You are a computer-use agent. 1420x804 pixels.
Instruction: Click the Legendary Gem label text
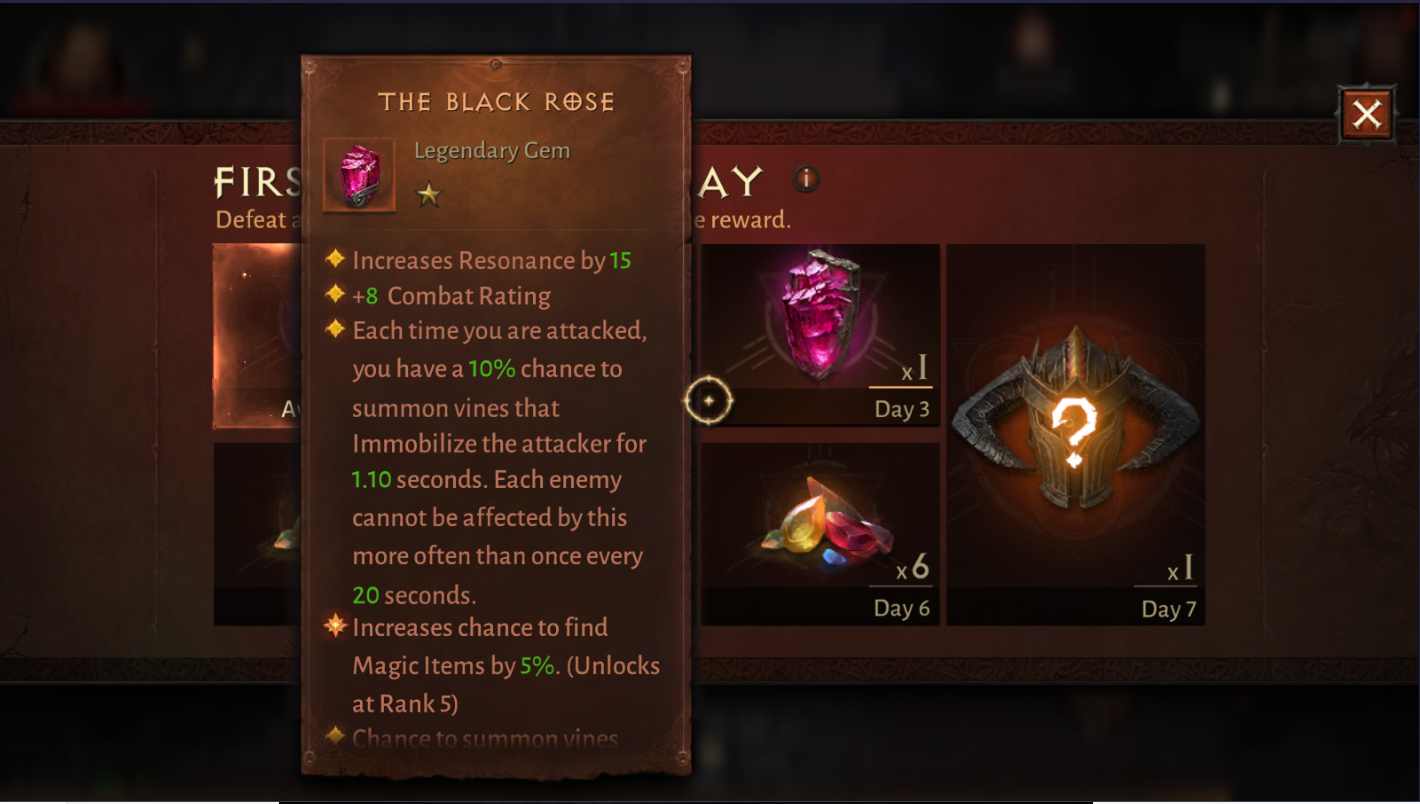point(492,150)
